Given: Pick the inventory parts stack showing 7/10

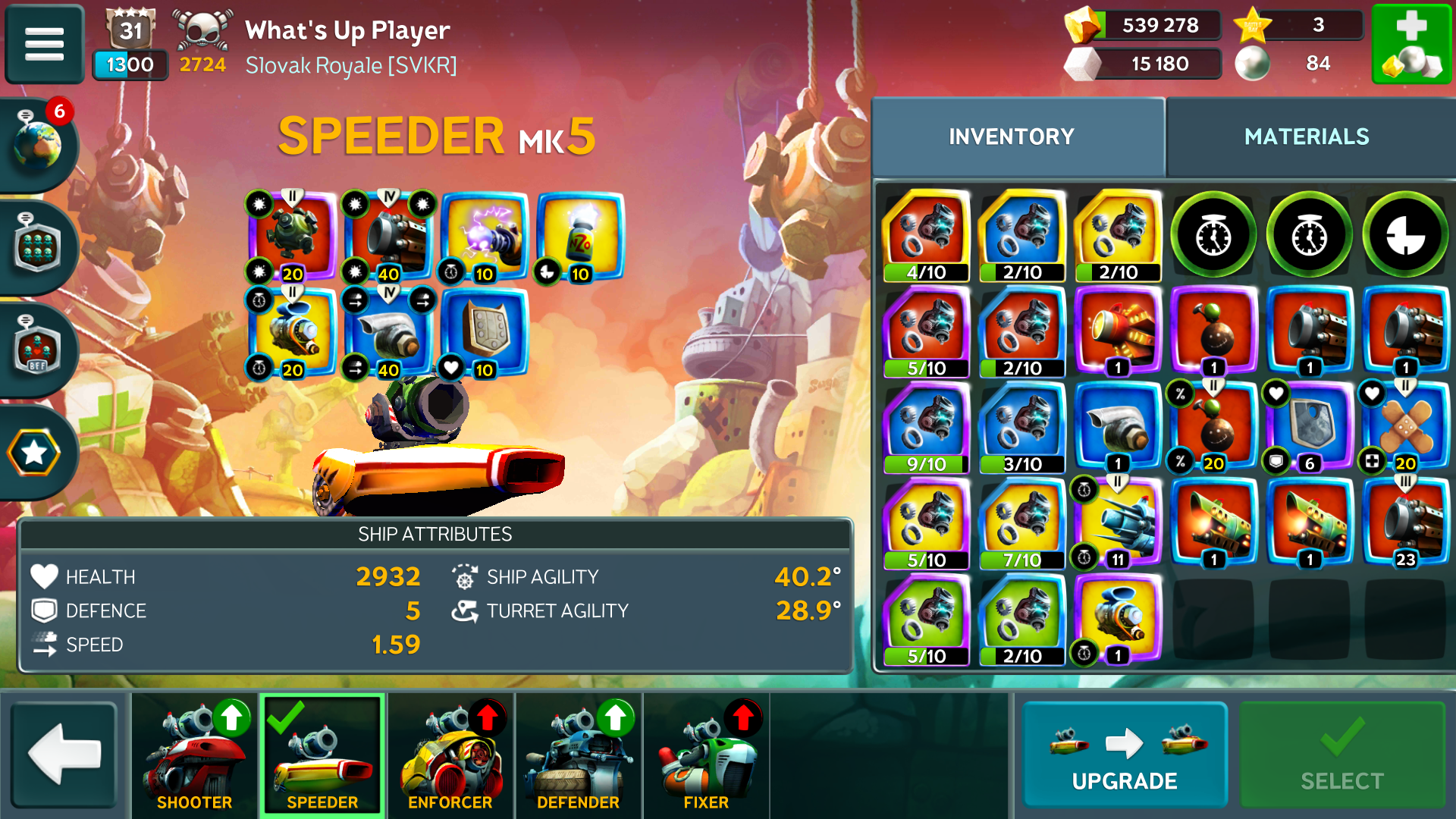Looking at the screenshot, I should point(1021,524).
